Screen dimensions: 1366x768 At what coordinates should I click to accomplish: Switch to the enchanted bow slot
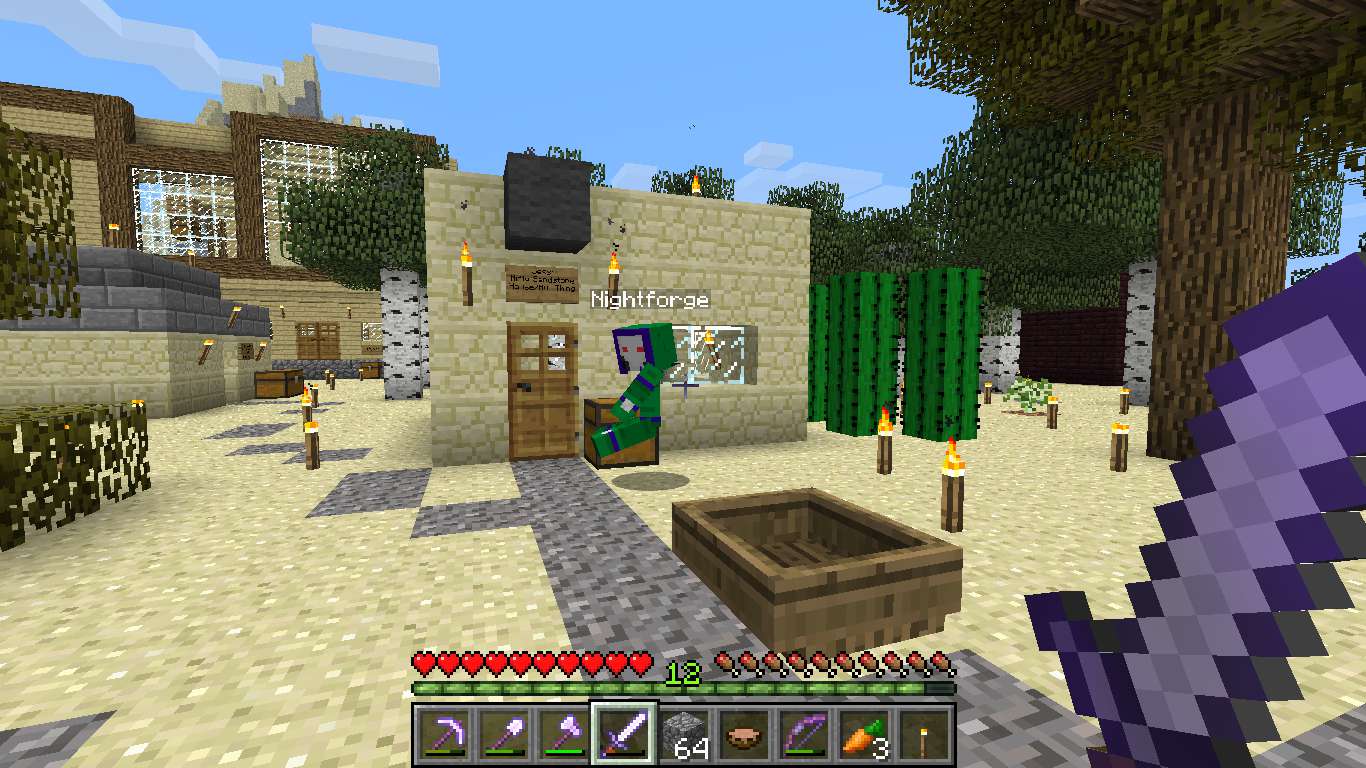(804, 735)
